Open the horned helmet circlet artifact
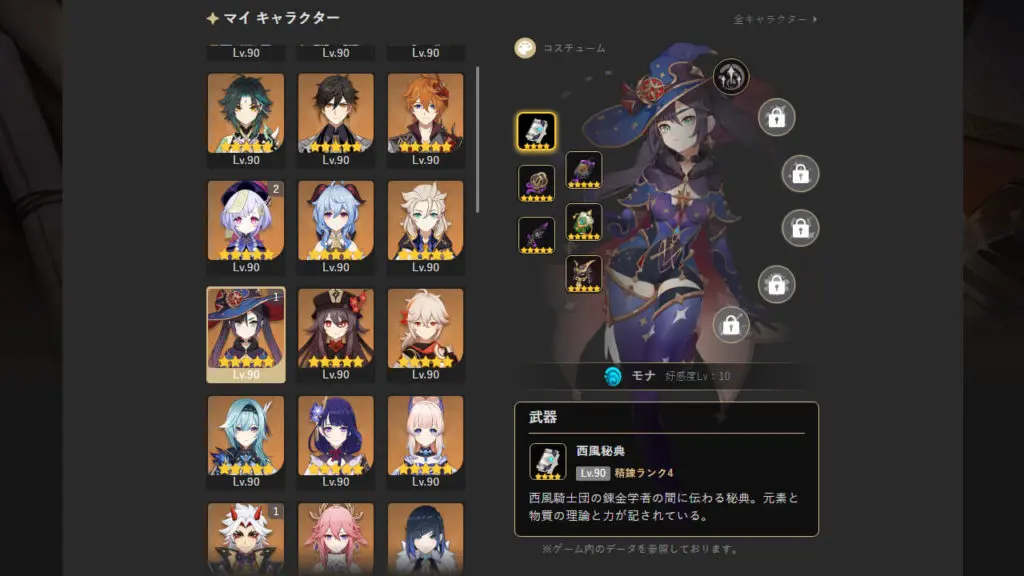Viewport: 1024px width, 576px height. (584, 273)
